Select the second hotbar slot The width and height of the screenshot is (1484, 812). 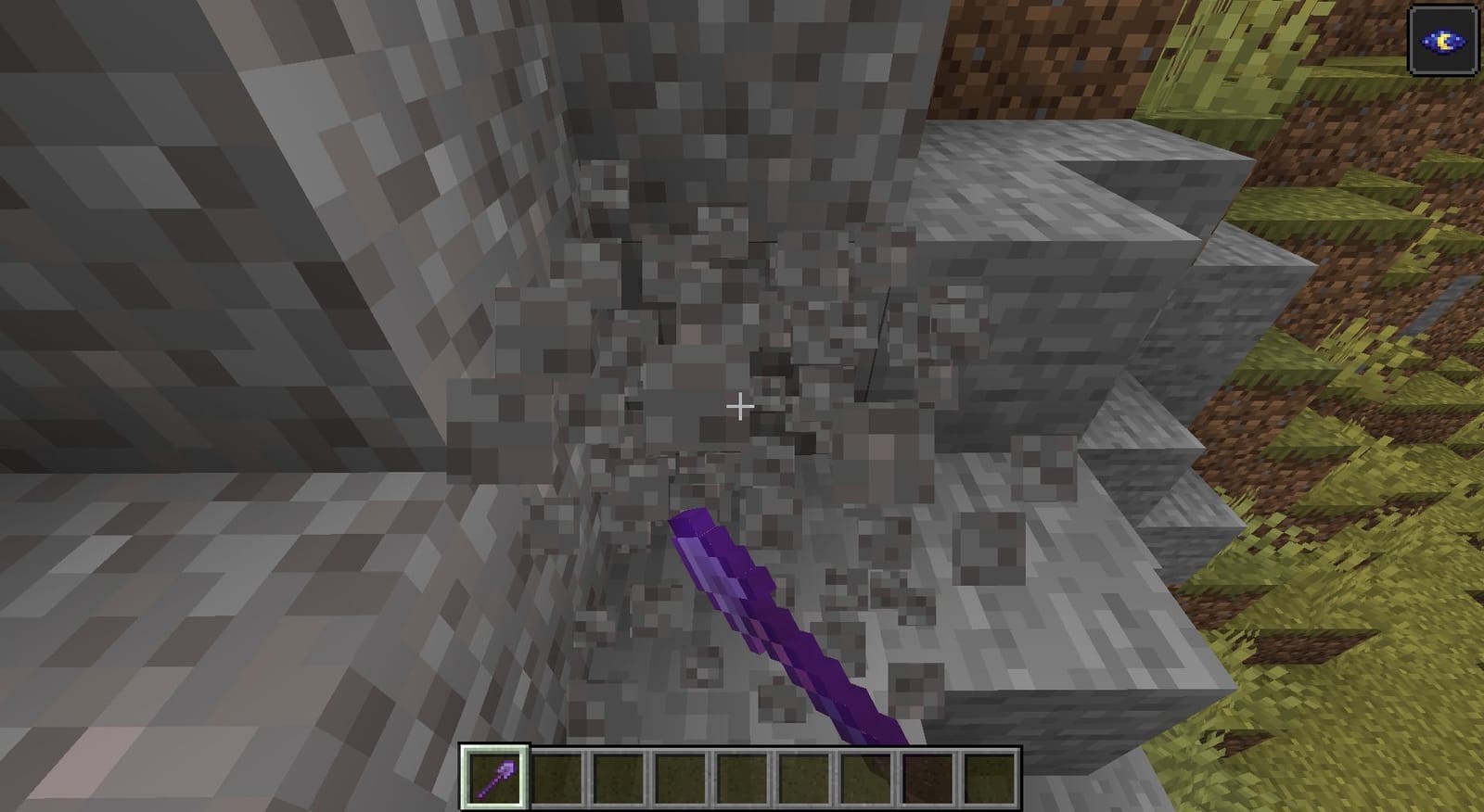556,780
